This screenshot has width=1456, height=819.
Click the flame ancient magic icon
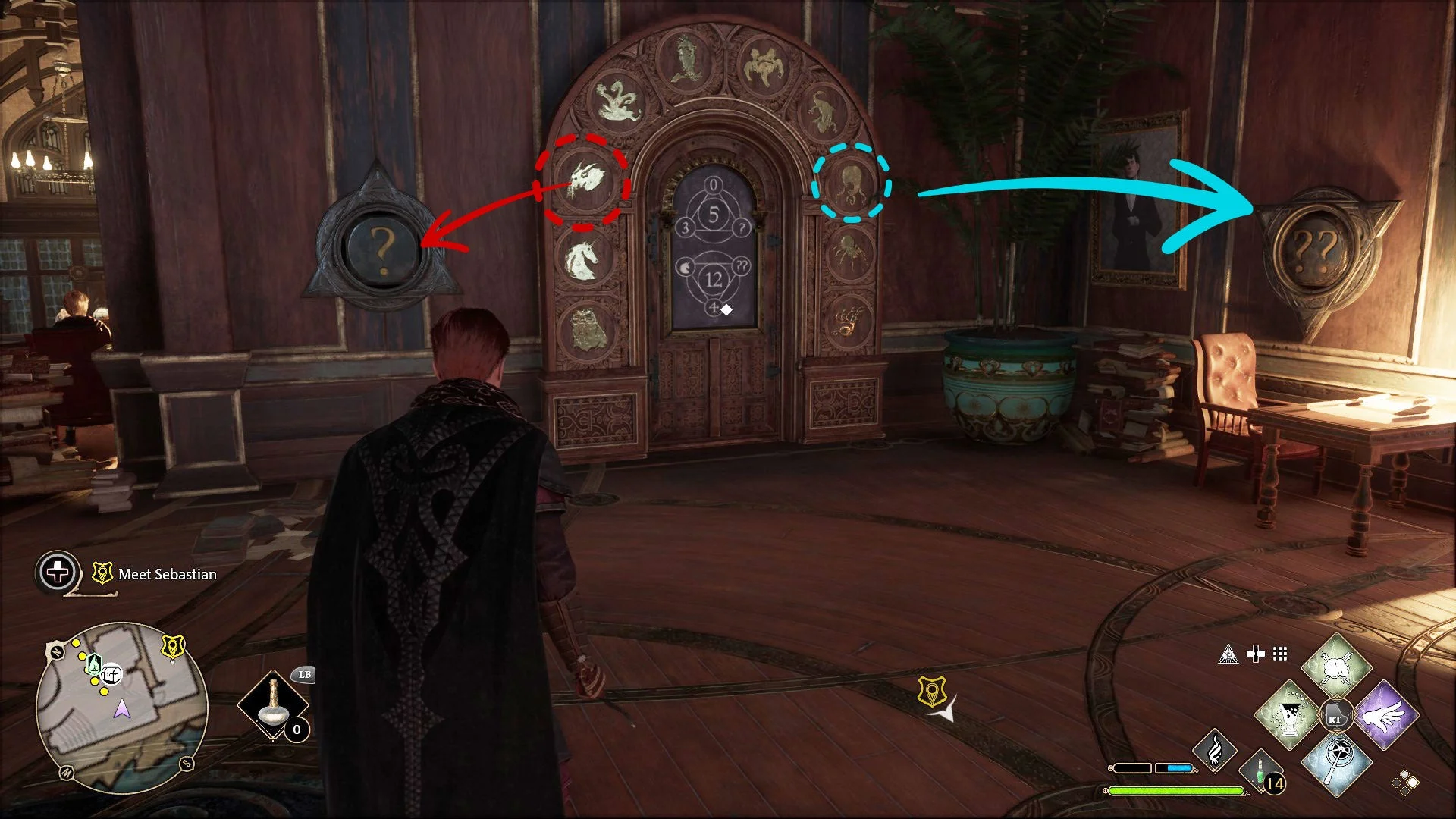click(1213, 752)
